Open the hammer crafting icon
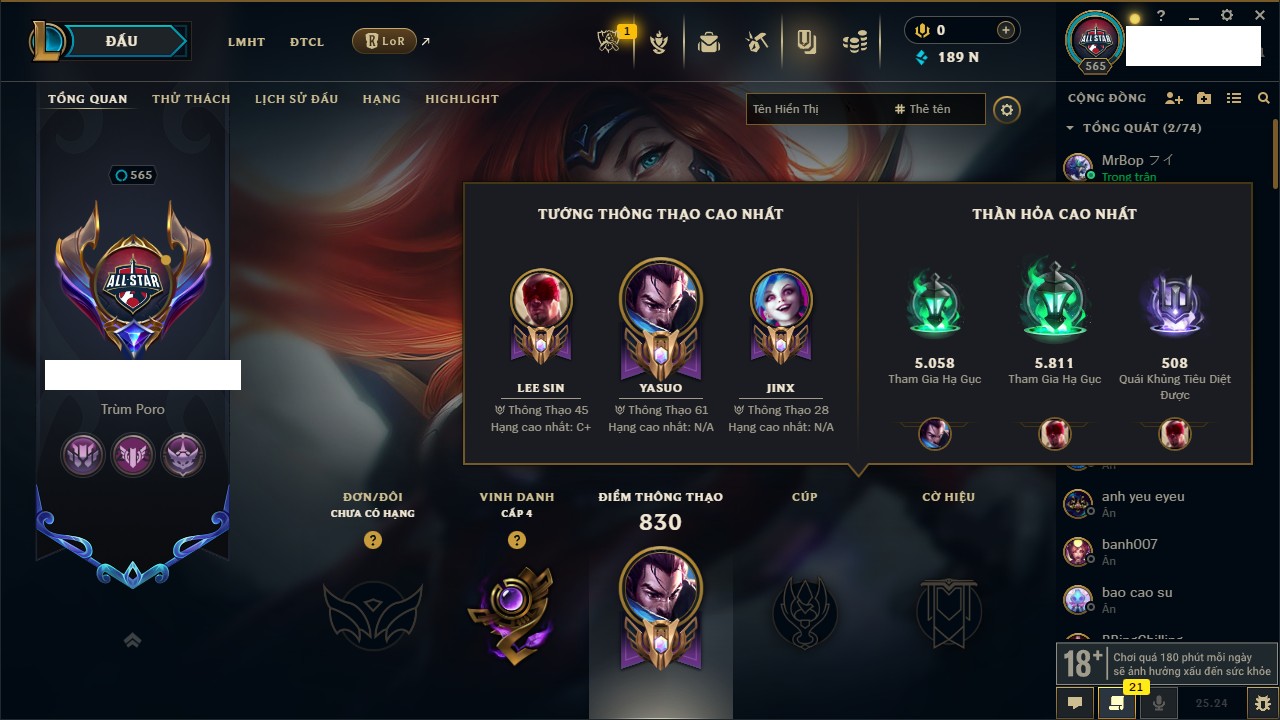 click(x=756, y=42)
